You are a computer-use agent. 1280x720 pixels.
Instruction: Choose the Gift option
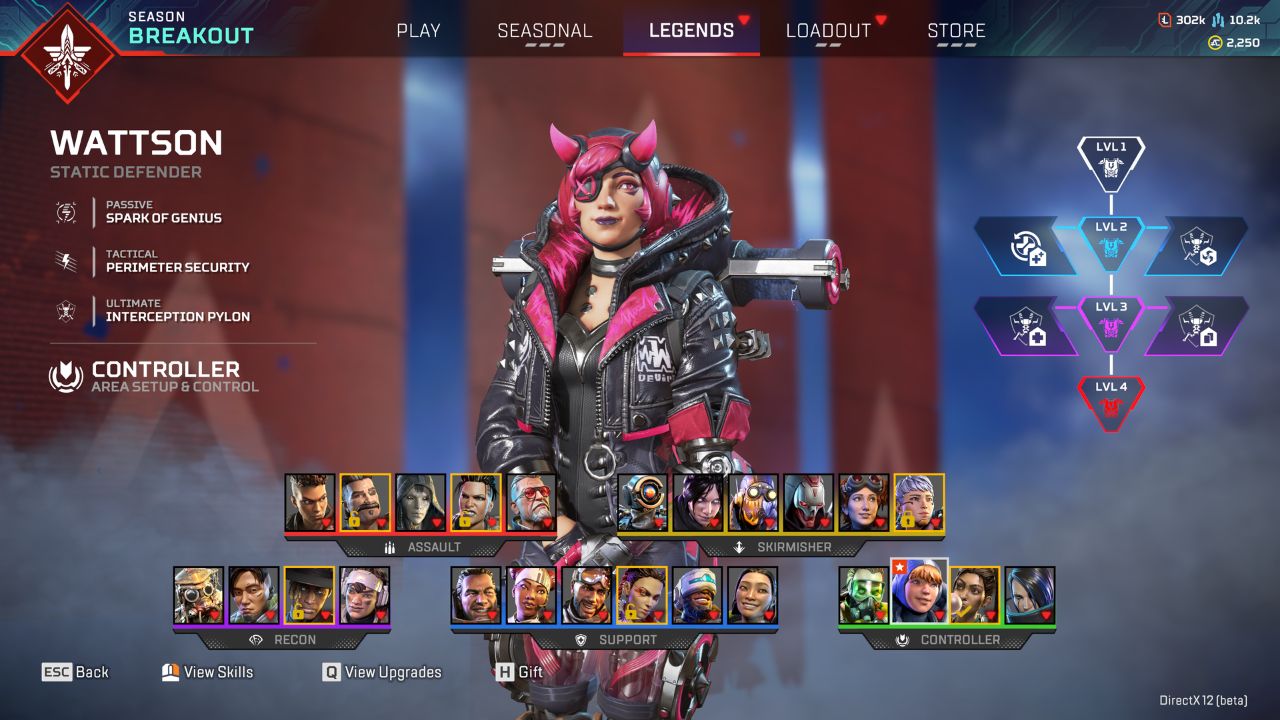point(519,672)
